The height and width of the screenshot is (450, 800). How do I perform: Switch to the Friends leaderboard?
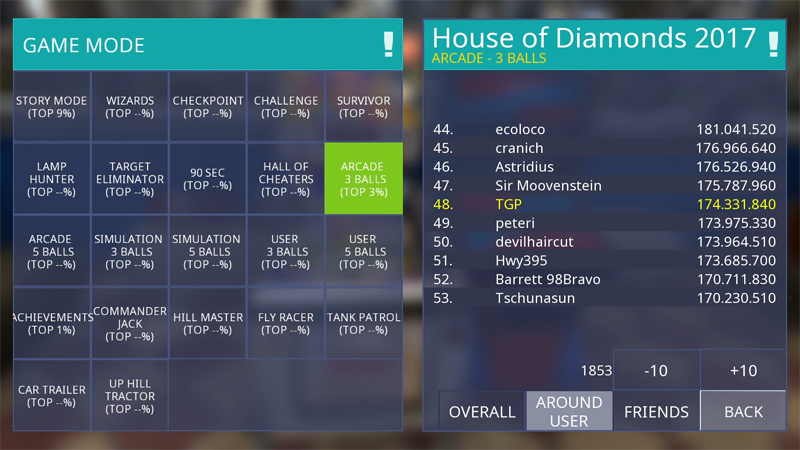(656, 411)
